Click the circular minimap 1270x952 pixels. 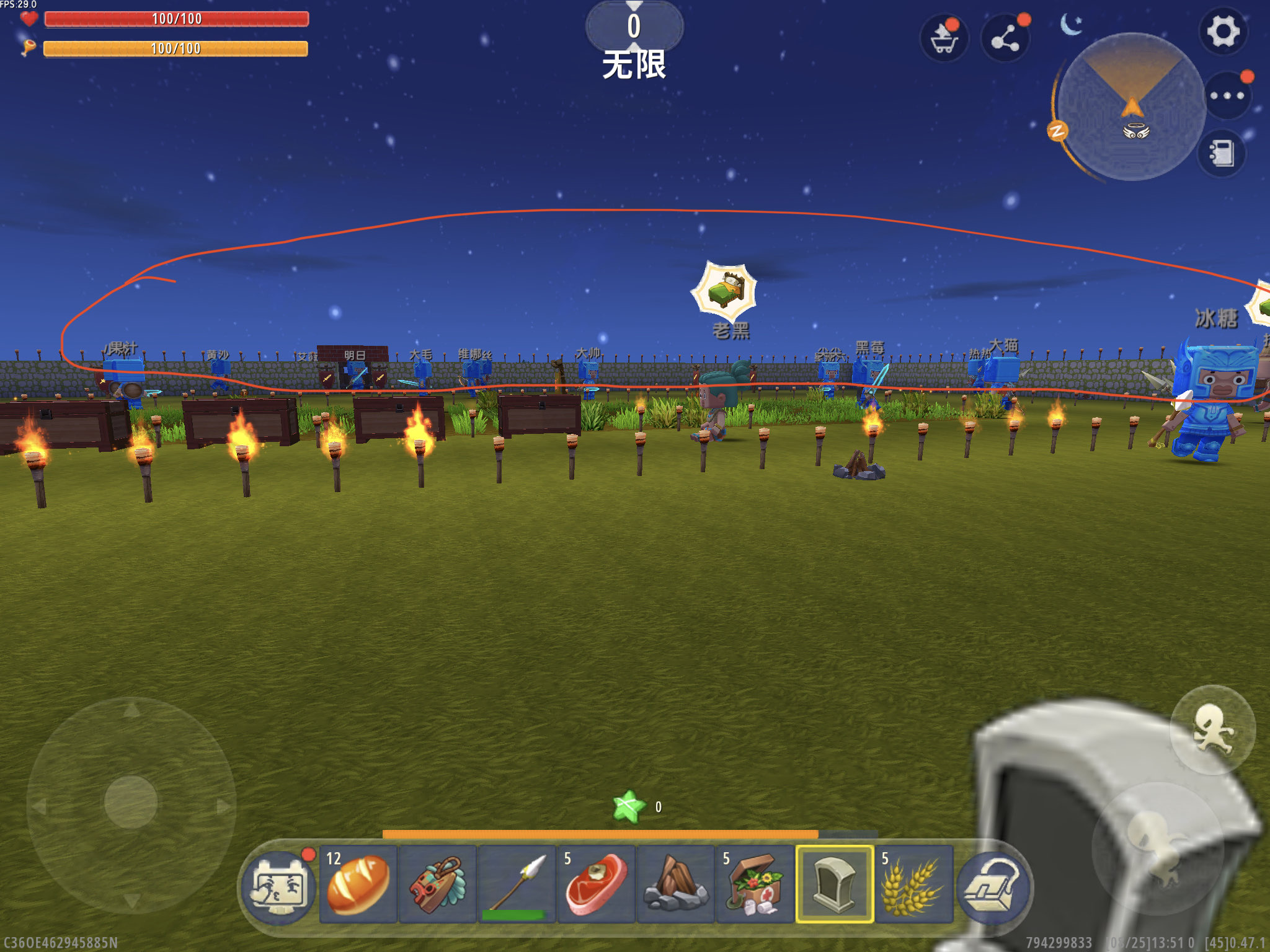[1131, 107]
